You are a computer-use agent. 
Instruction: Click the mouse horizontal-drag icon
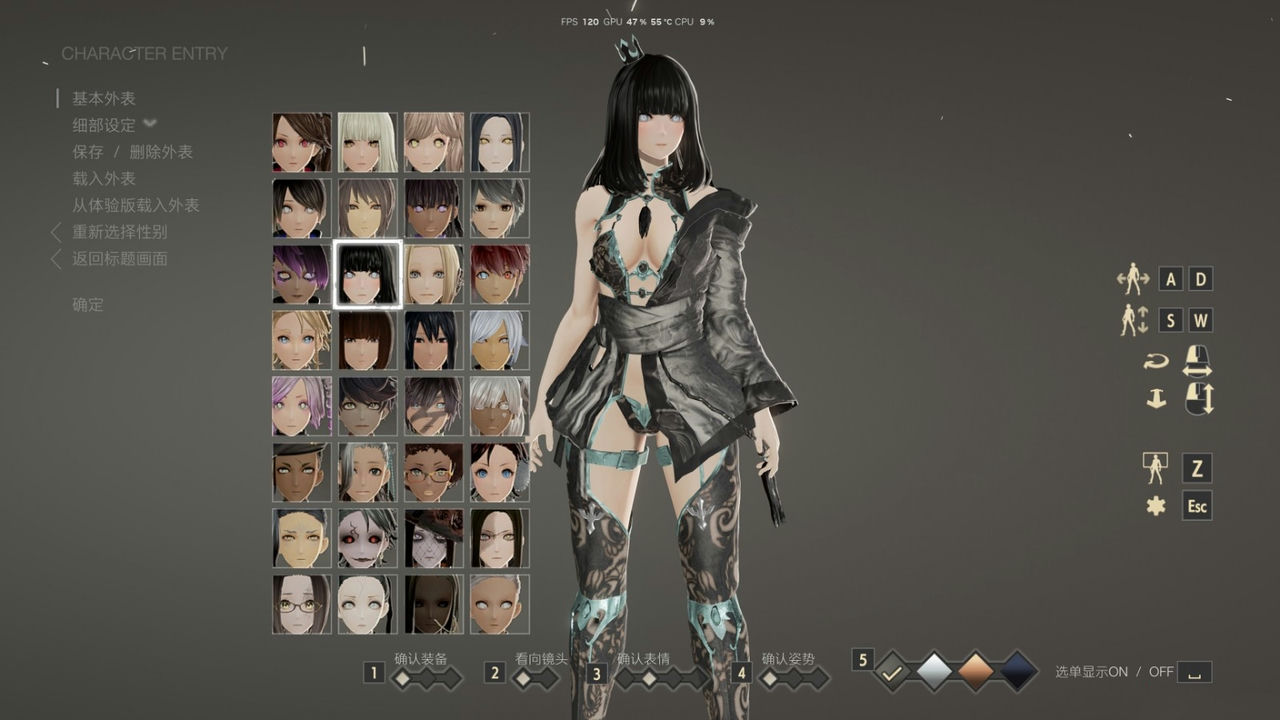click(1196, 361)
